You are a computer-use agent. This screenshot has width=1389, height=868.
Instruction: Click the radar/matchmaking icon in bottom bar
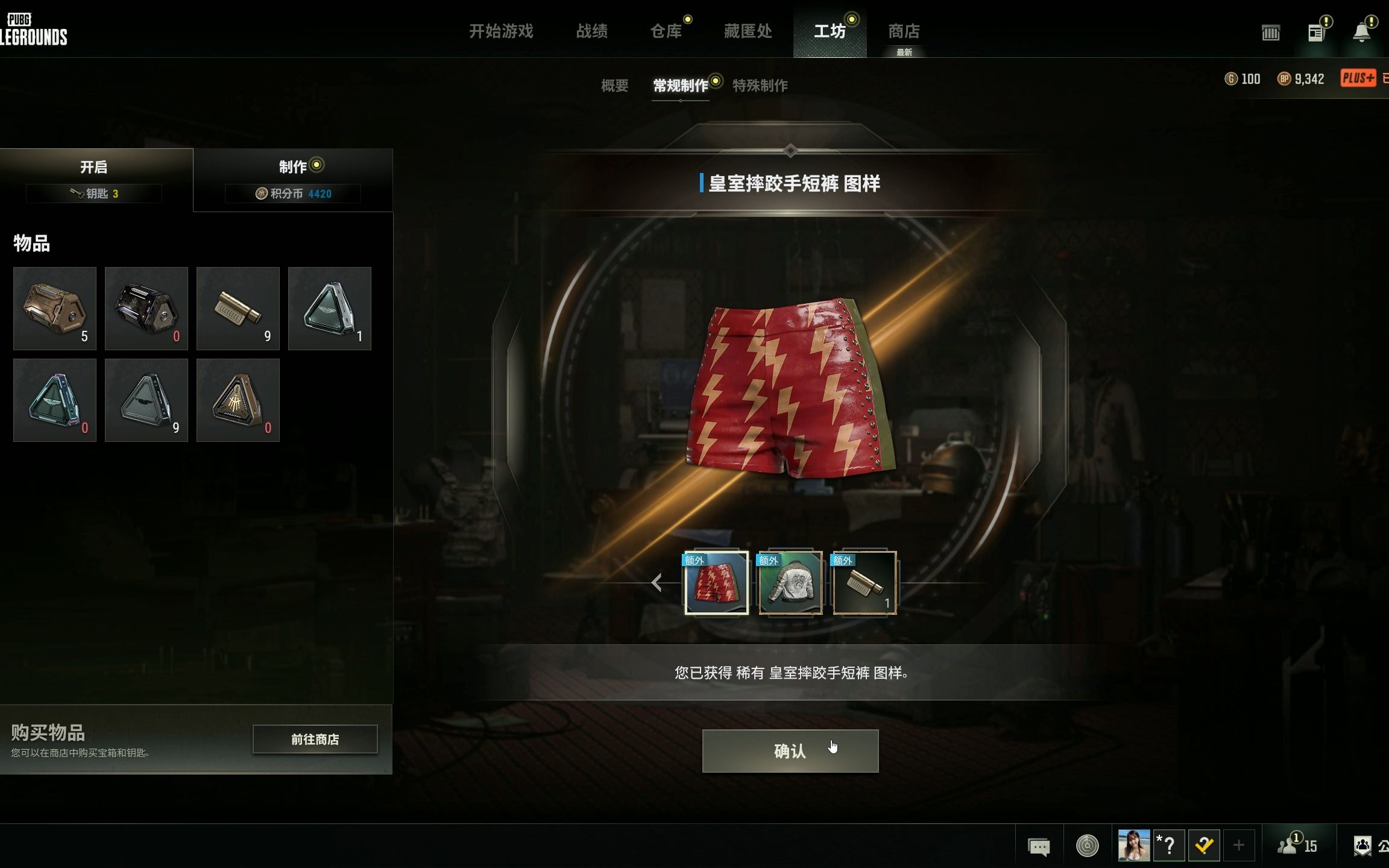tap(1085, 846)
